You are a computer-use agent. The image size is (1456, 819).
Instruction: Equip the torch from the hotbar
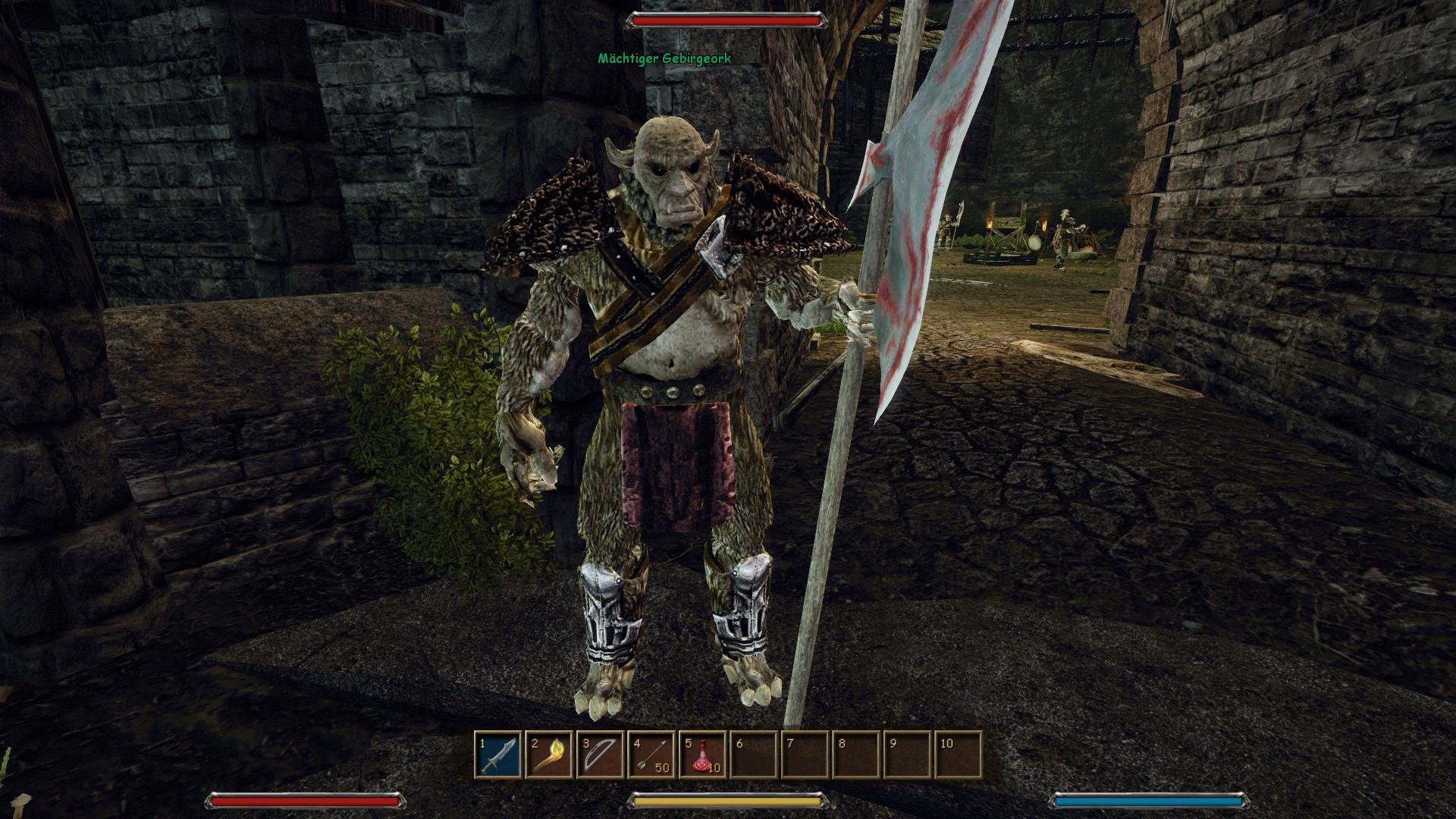coord(549,755)
